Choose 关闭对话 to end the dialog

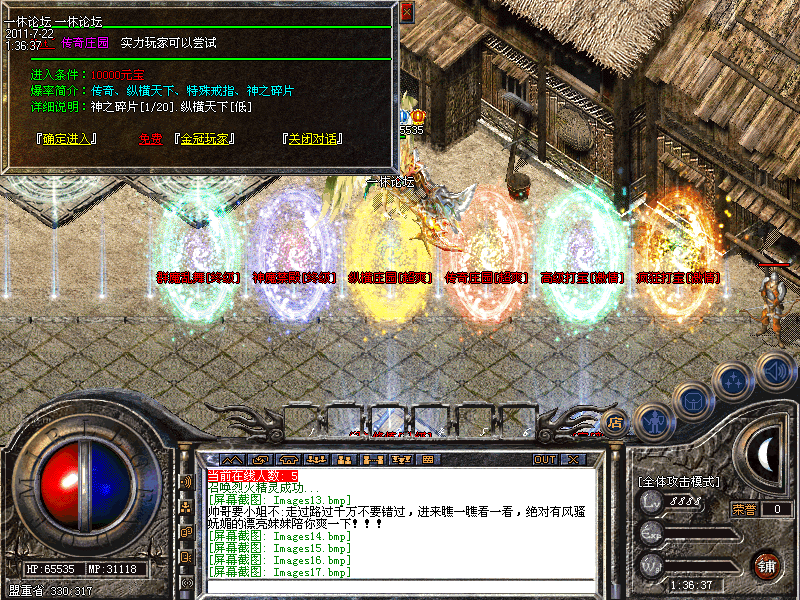click(x=311, y=139)
